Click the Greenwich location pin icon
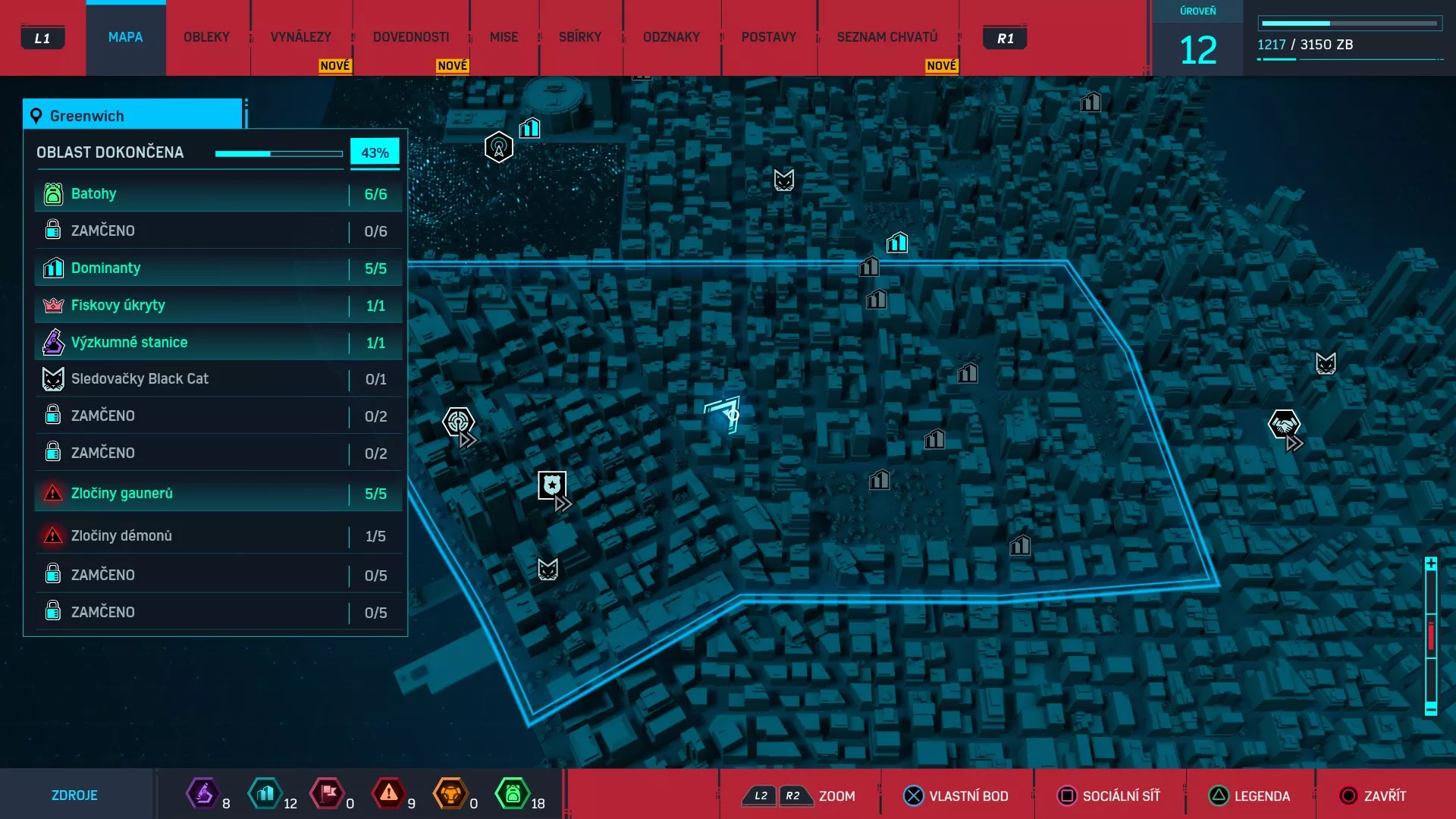Viewport: 1456px width, 819px height. pos(35,115)
